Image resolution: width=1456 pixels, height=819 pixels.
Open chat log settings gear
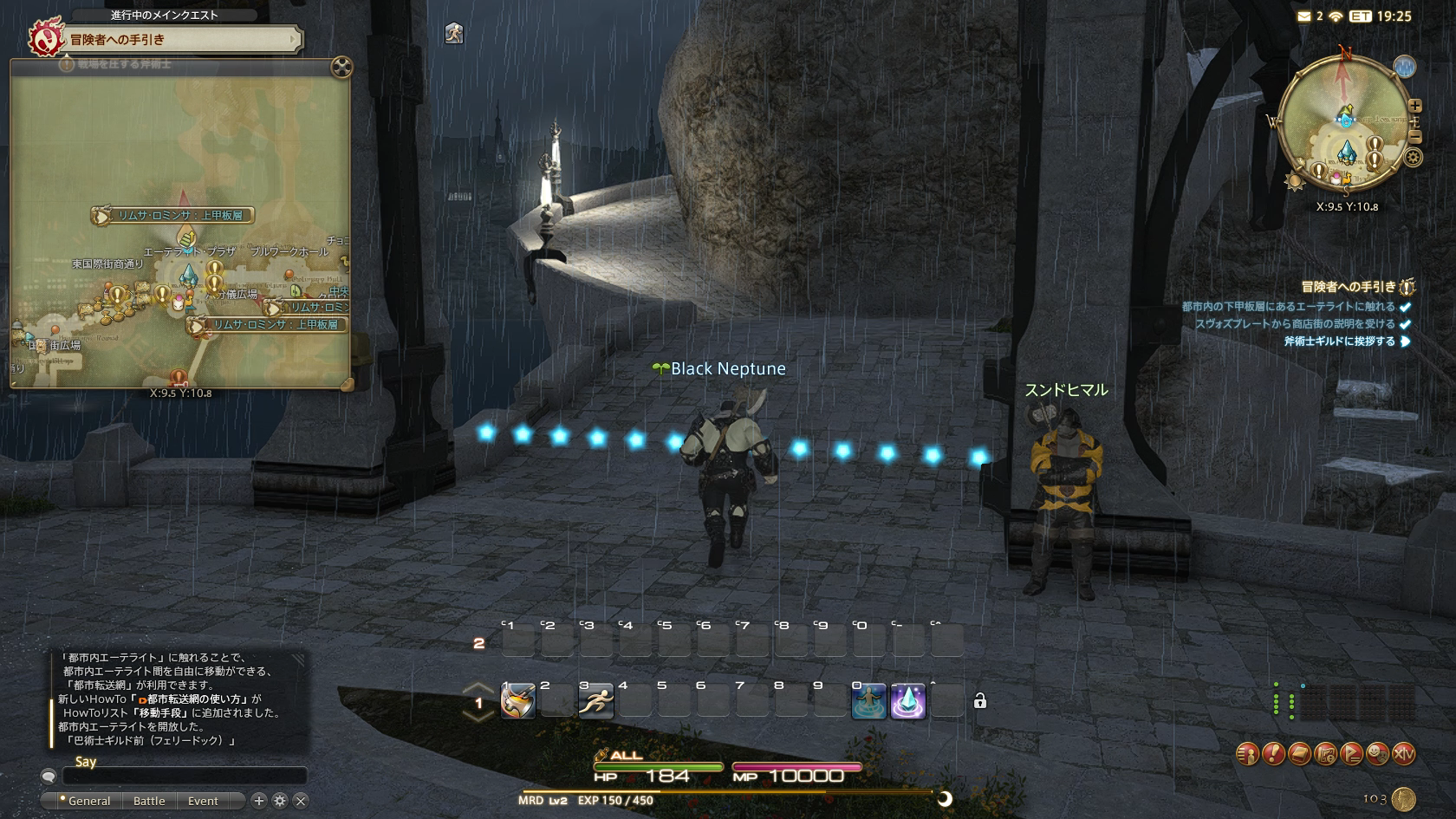click(x=280, y=801)
